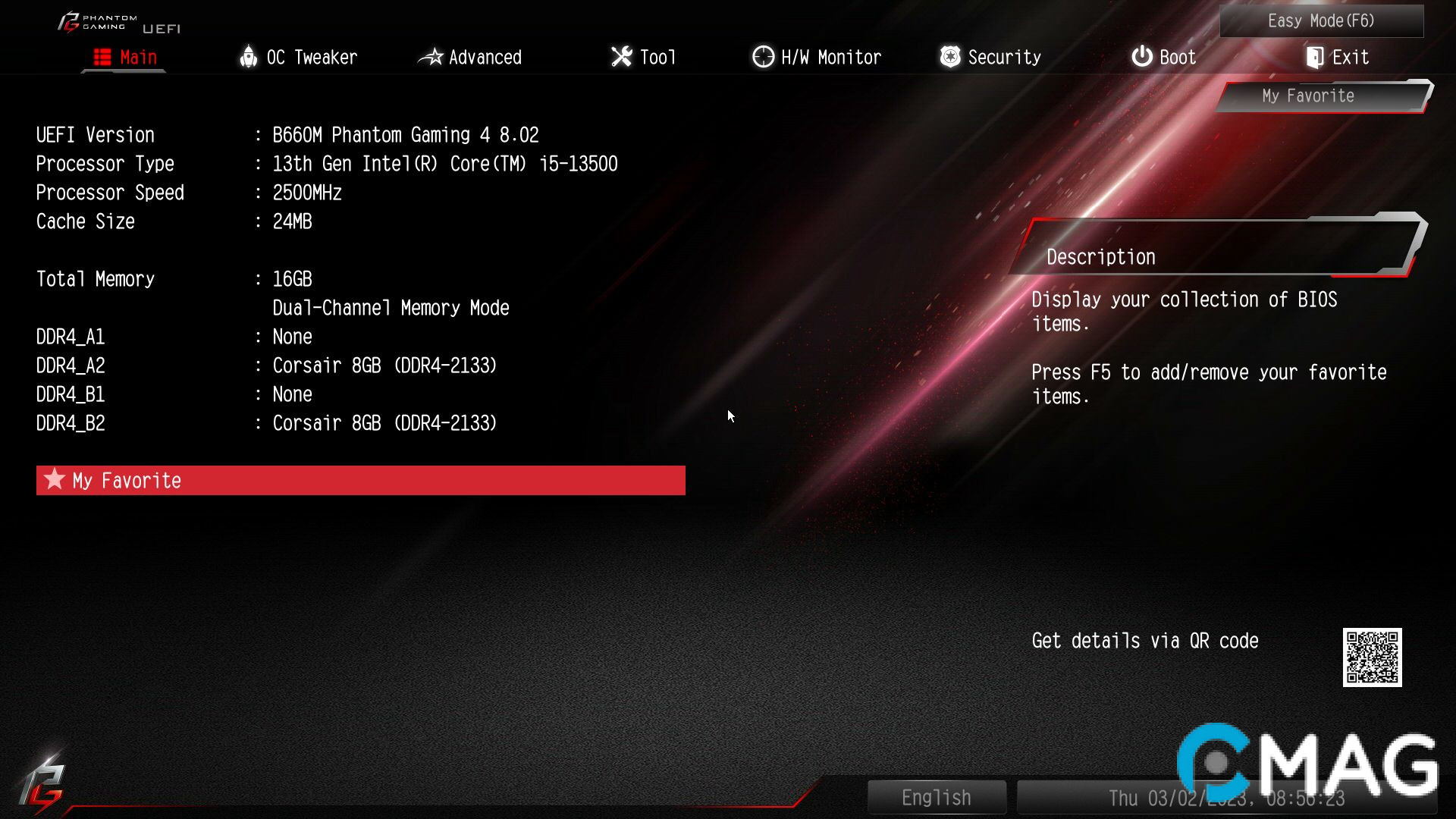Click the Security shield icon
Screen dimensions: 1456x819
coord(949,56)
